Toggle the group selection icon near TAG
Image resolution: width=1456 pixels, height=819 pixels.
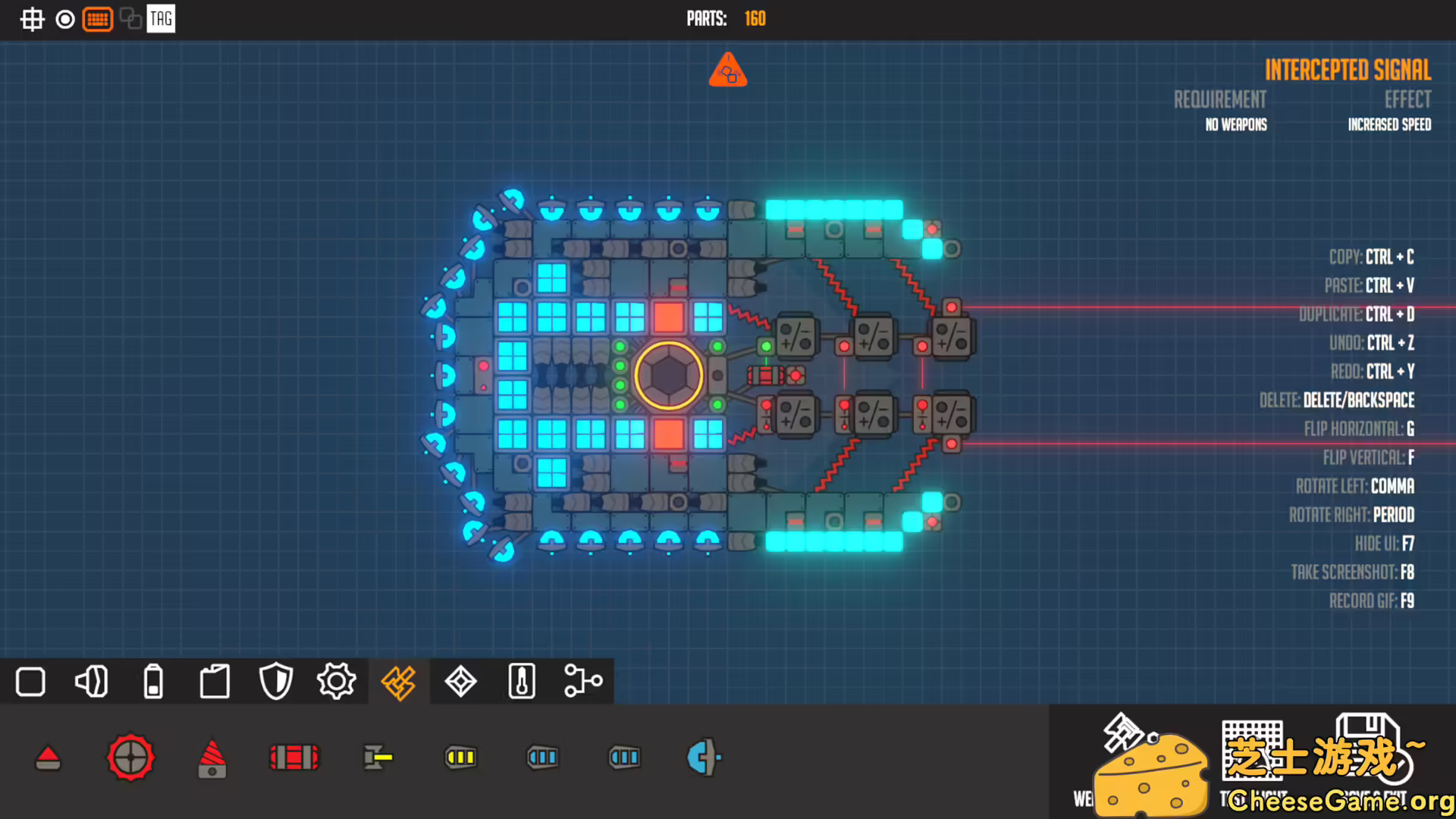129,19
